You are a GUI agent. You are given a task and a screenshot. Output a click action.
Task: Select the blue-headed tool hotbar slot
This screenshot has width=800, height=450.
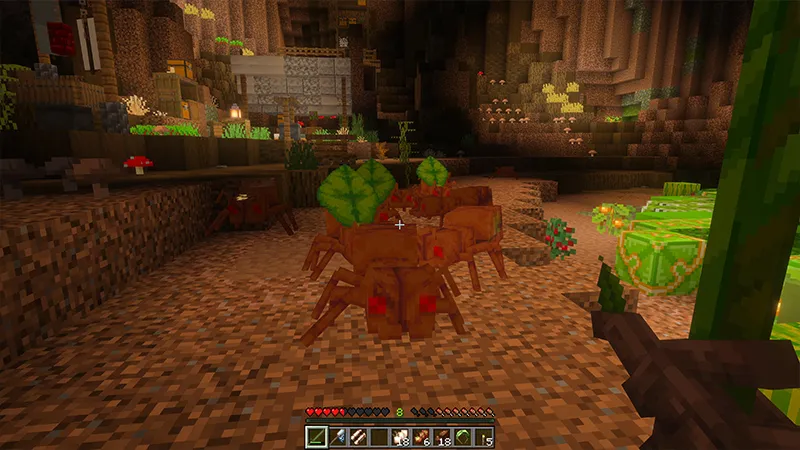click(337, 436)
